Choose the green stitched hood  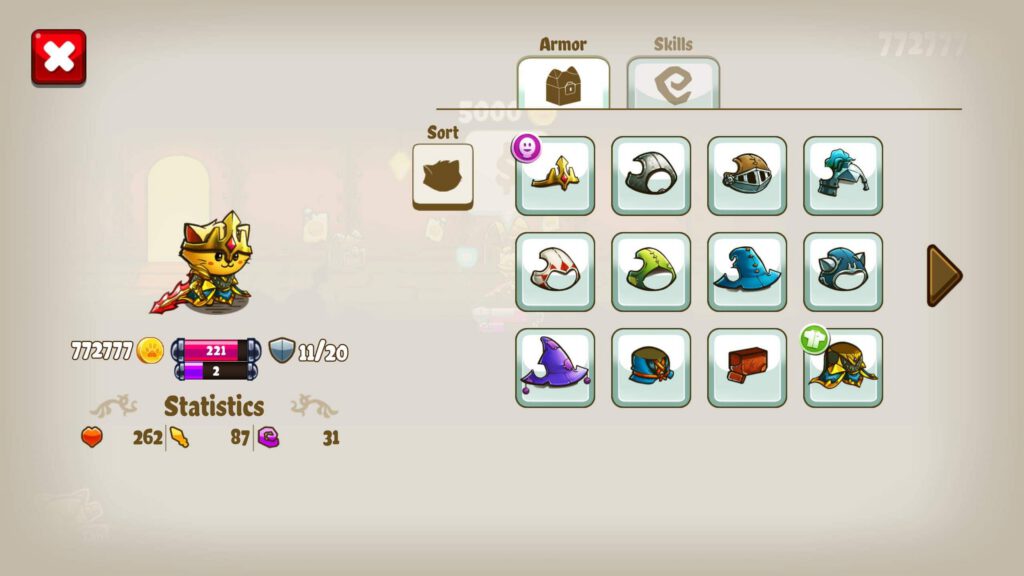pyautogui.click(x=651, y=272)
